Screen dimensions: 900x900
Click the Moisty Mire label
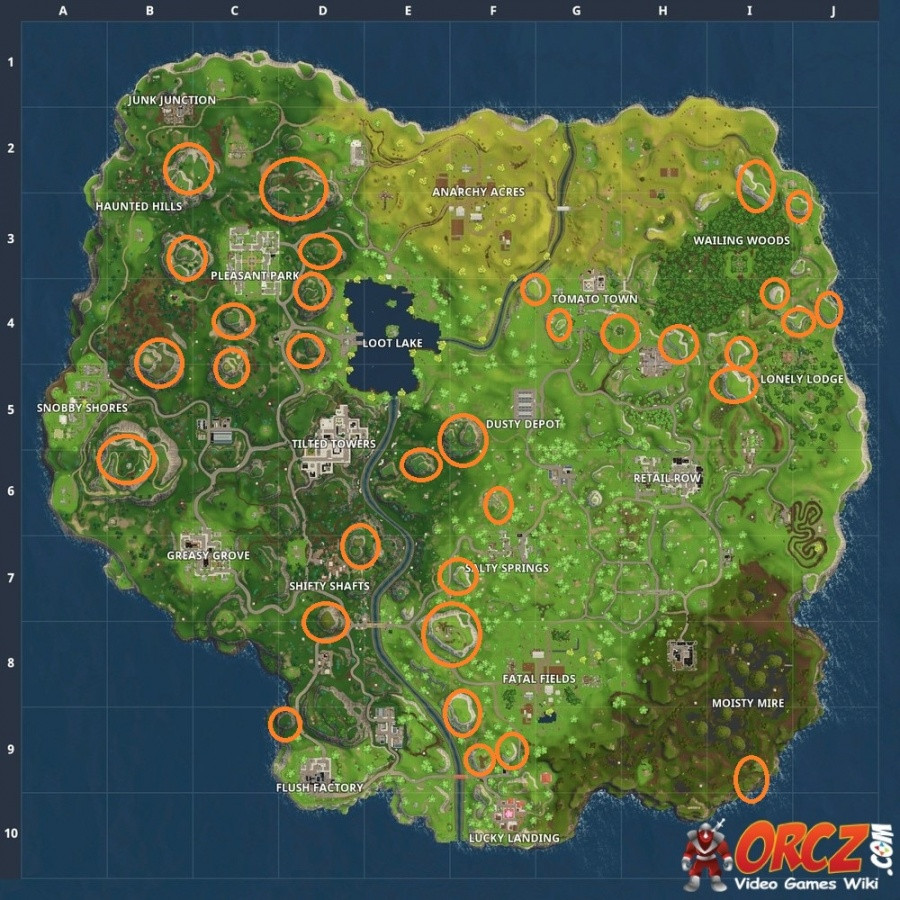[748, 703]
